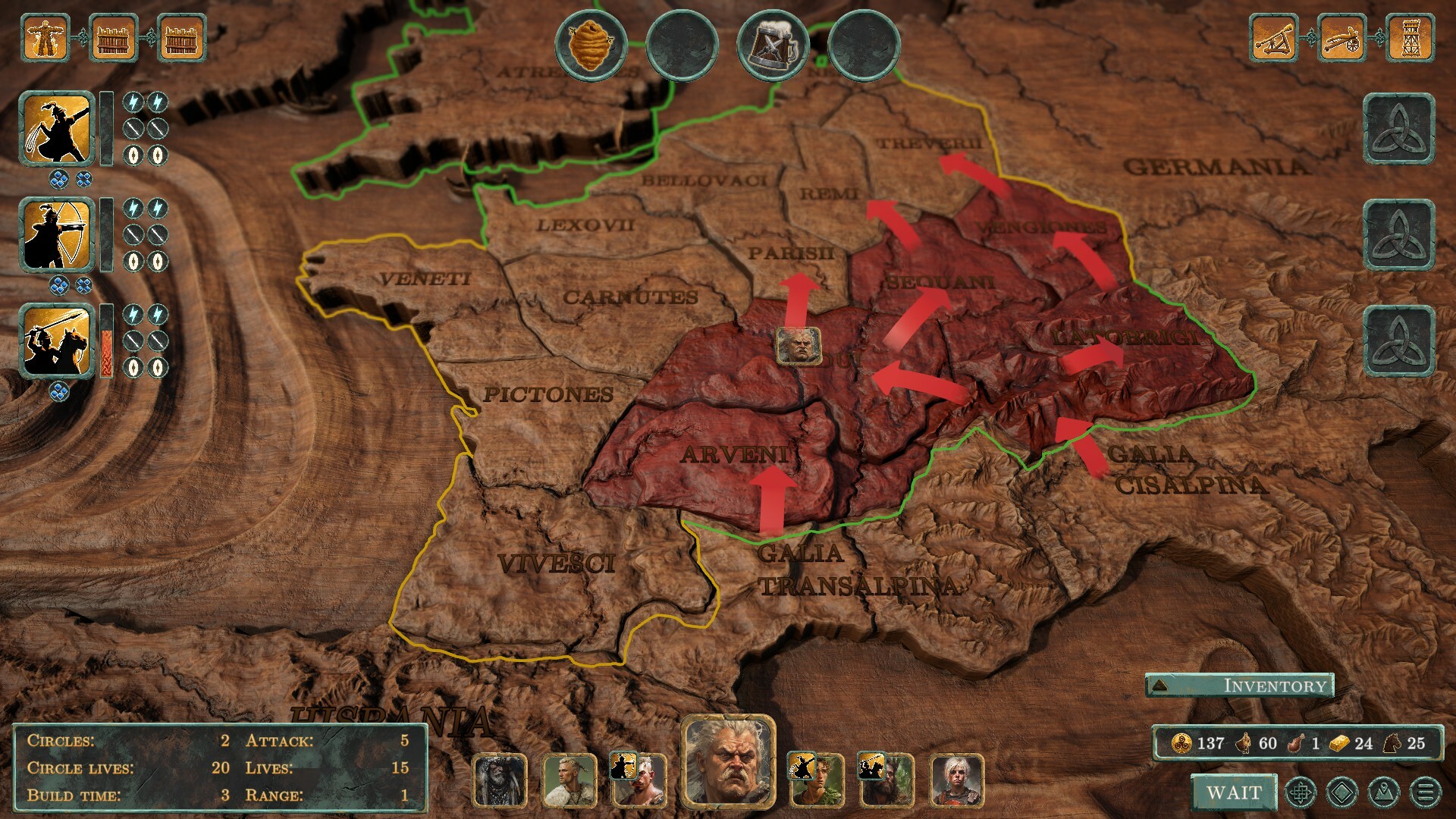Click the wicker man build icon
The image size is (1456, 819).
(47, 36)
